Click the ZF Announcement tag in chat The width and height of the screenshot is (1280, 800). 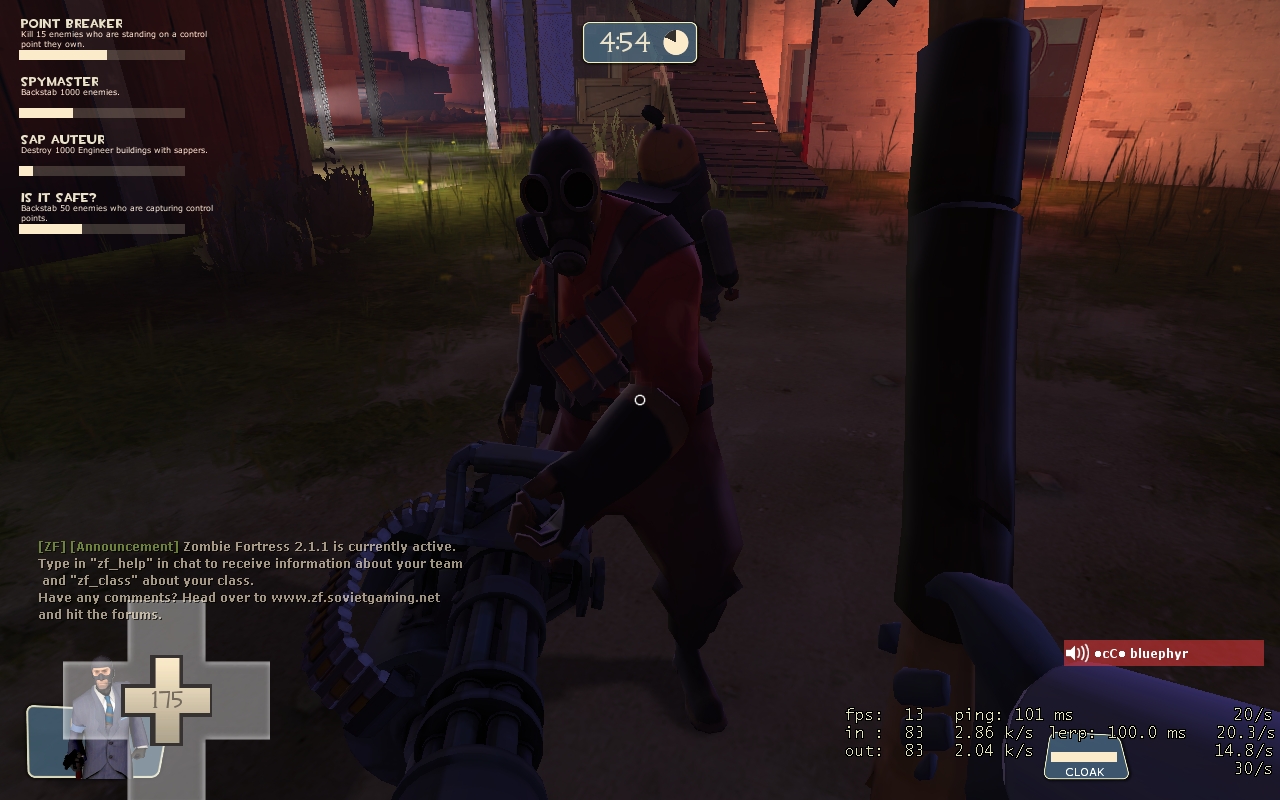click(109, 546)
